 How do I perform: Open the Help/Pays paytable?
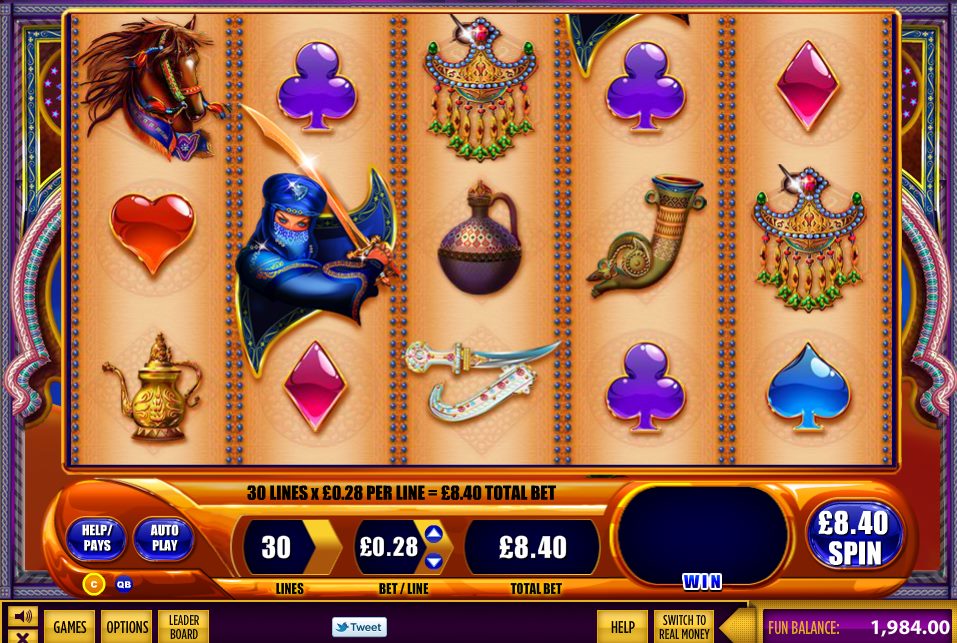point(97,539)
